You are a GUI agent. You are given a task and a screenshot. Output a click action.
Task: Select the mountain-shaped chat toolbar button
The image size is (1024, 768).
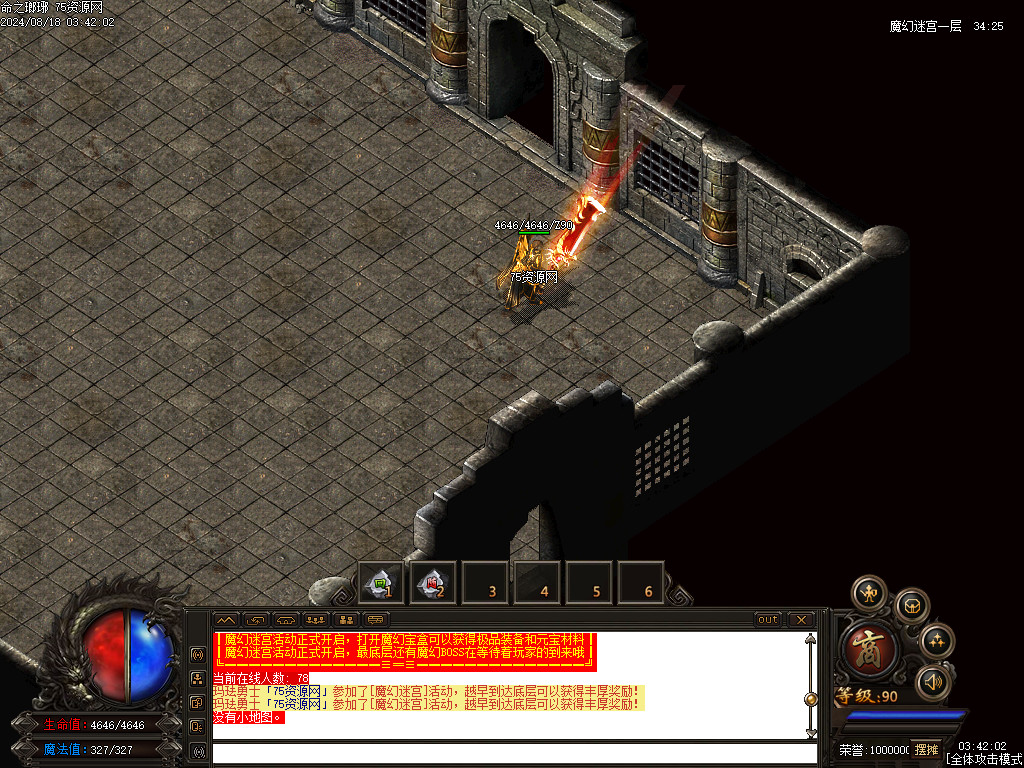[x=226, y=620]
